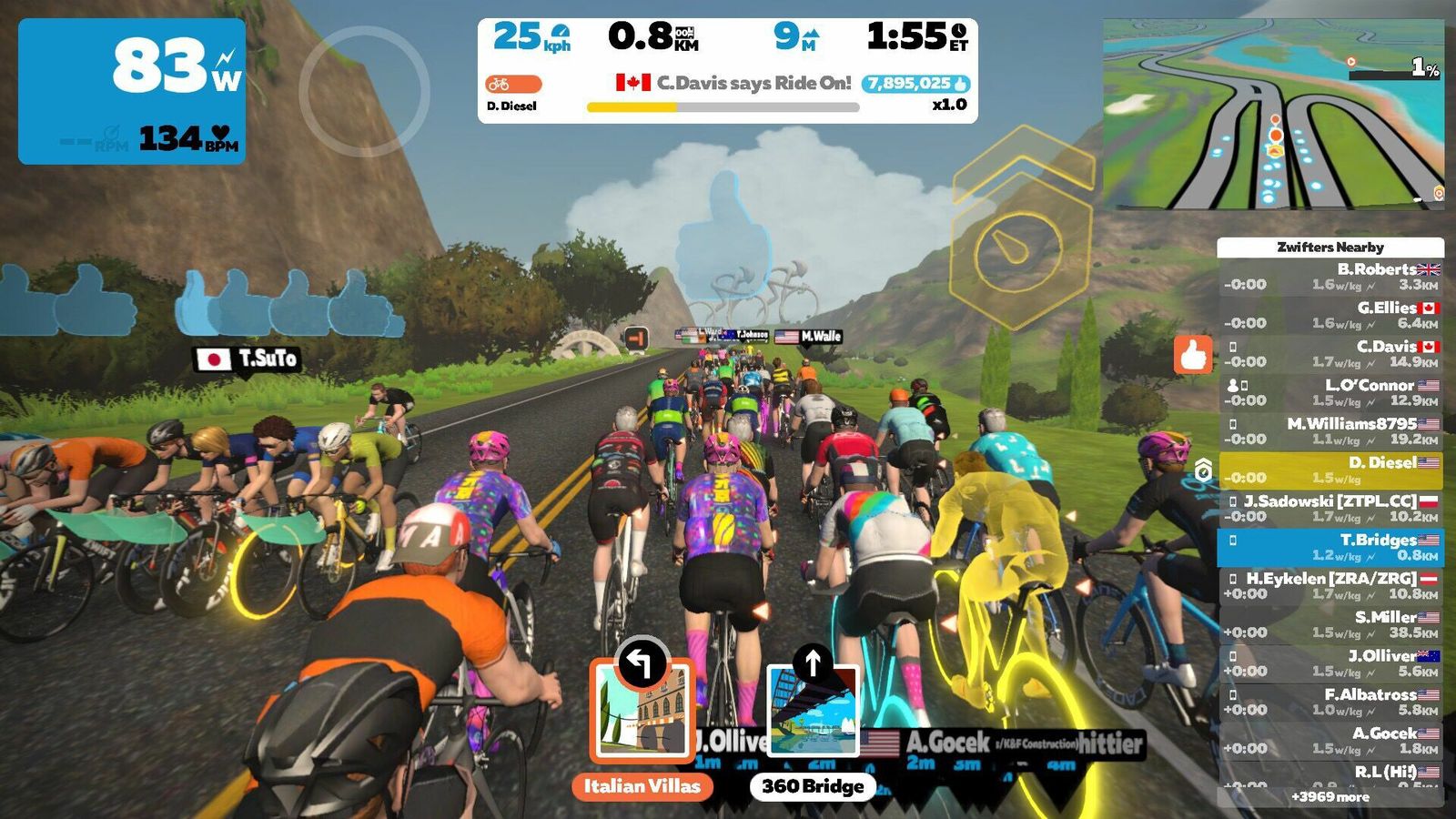Select the blue T.Bridges row

pyautogui.click(x=1330, y=547)
